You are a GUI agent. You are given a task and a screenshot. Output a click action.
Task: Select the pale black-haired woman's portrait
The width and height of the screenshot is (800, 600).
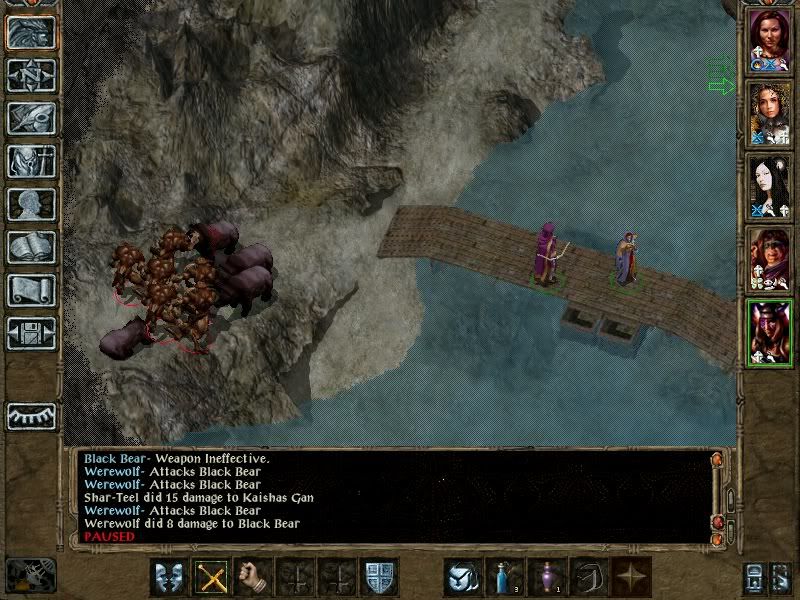[770, 187]
